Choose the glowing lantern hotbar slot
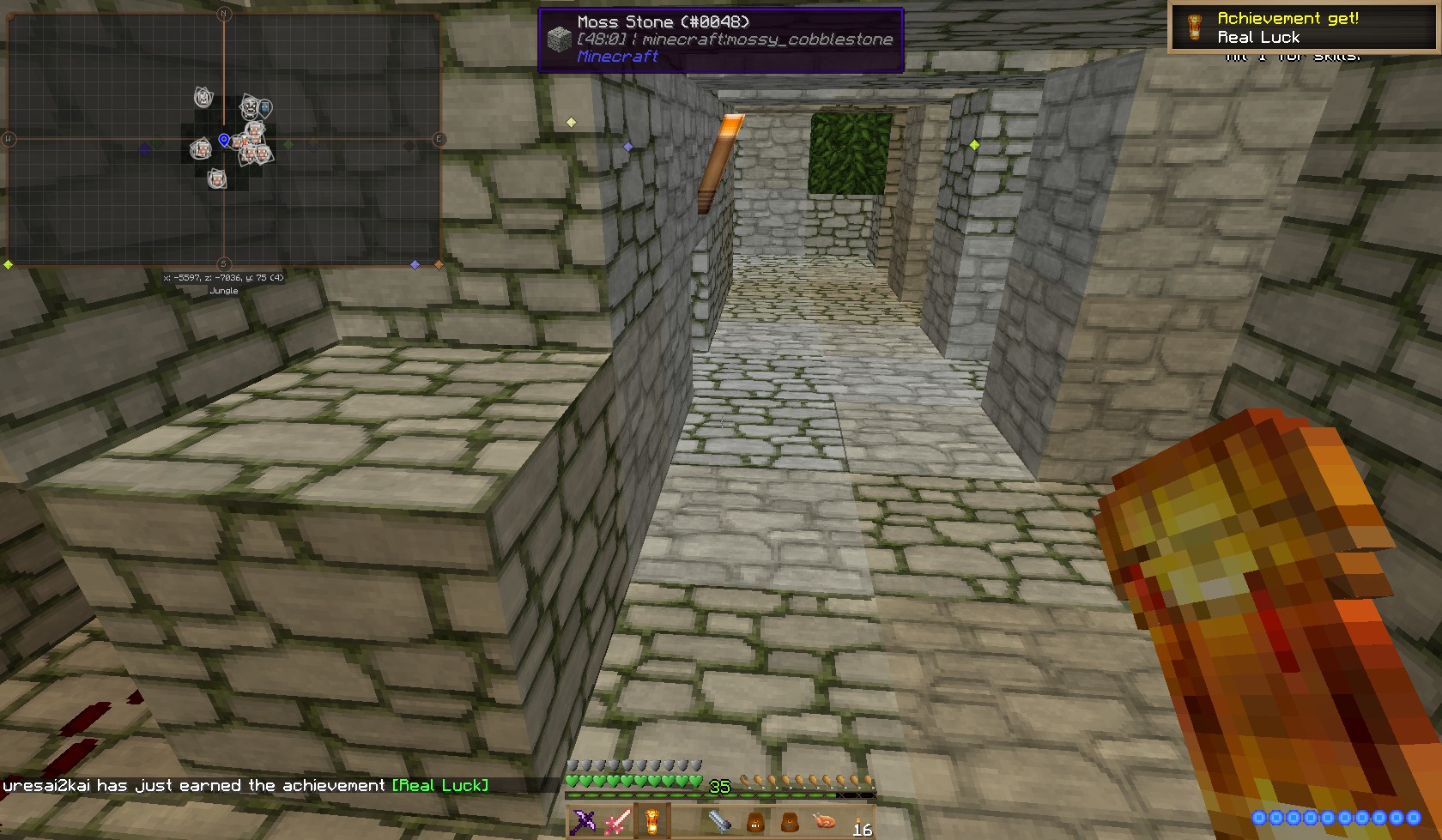1442x840 pixels. 652,821
